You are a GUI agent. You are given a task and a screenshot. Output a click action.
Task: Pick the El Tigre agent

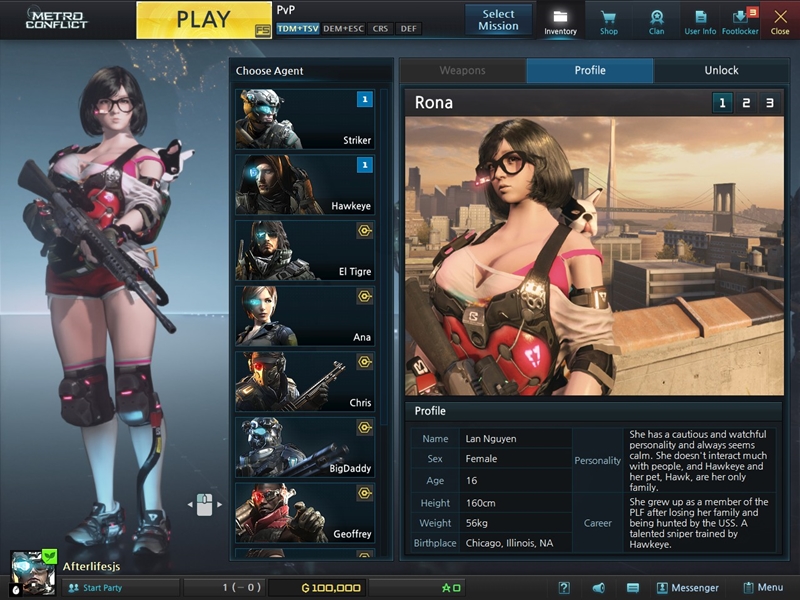point(304,250)
